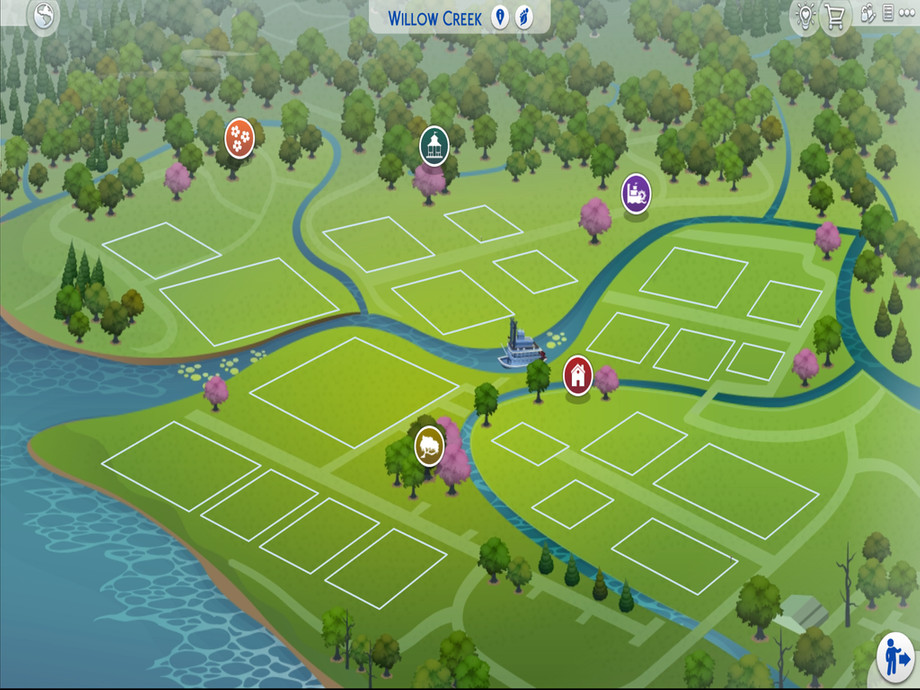Open the Gallery icon in the top bar
Image resolution: width=920 pixels, height=690 pixels.
[867, 15]
